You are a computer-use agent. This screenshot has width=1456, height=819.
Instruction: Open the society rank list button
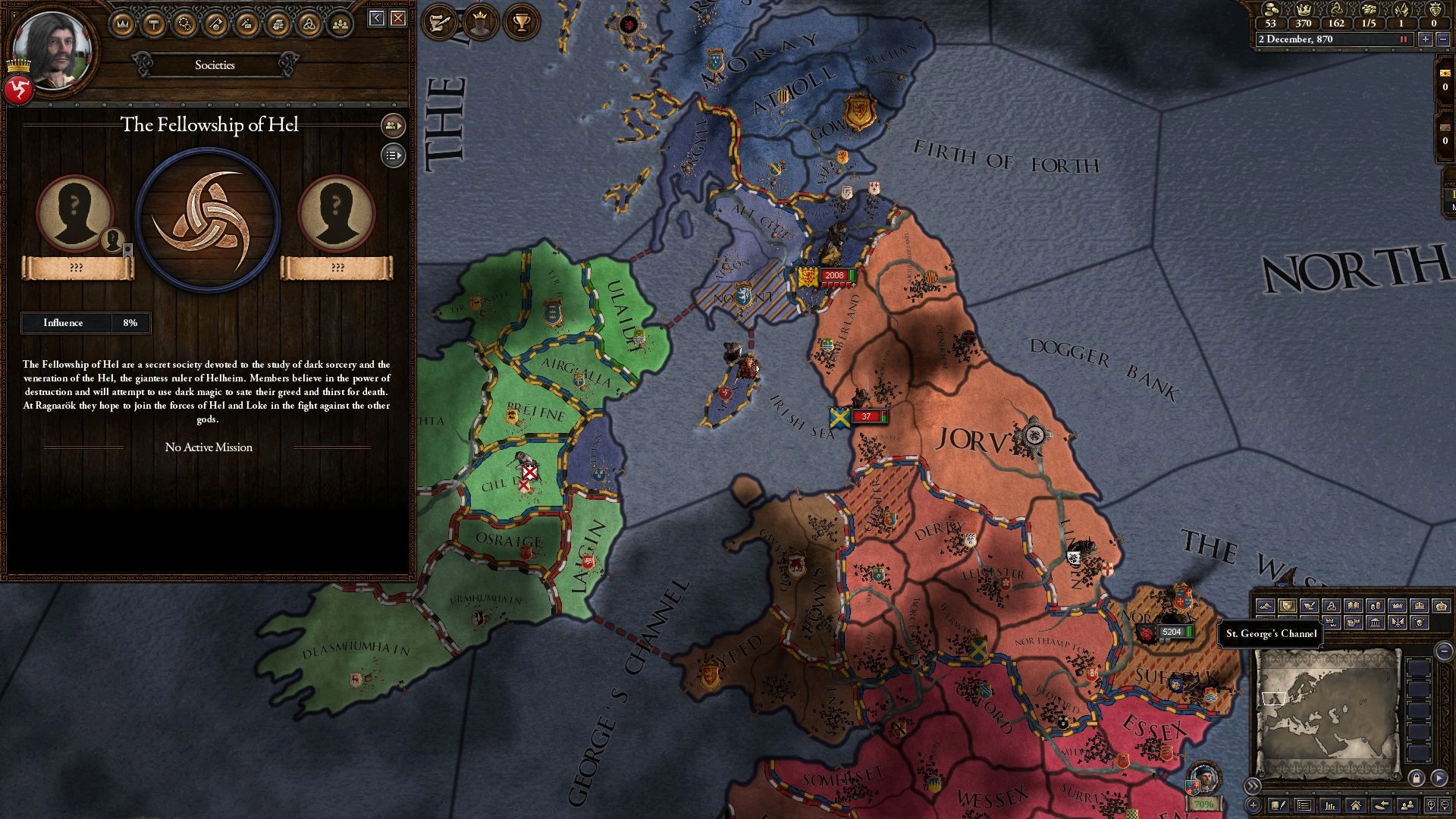pos(393,155)
